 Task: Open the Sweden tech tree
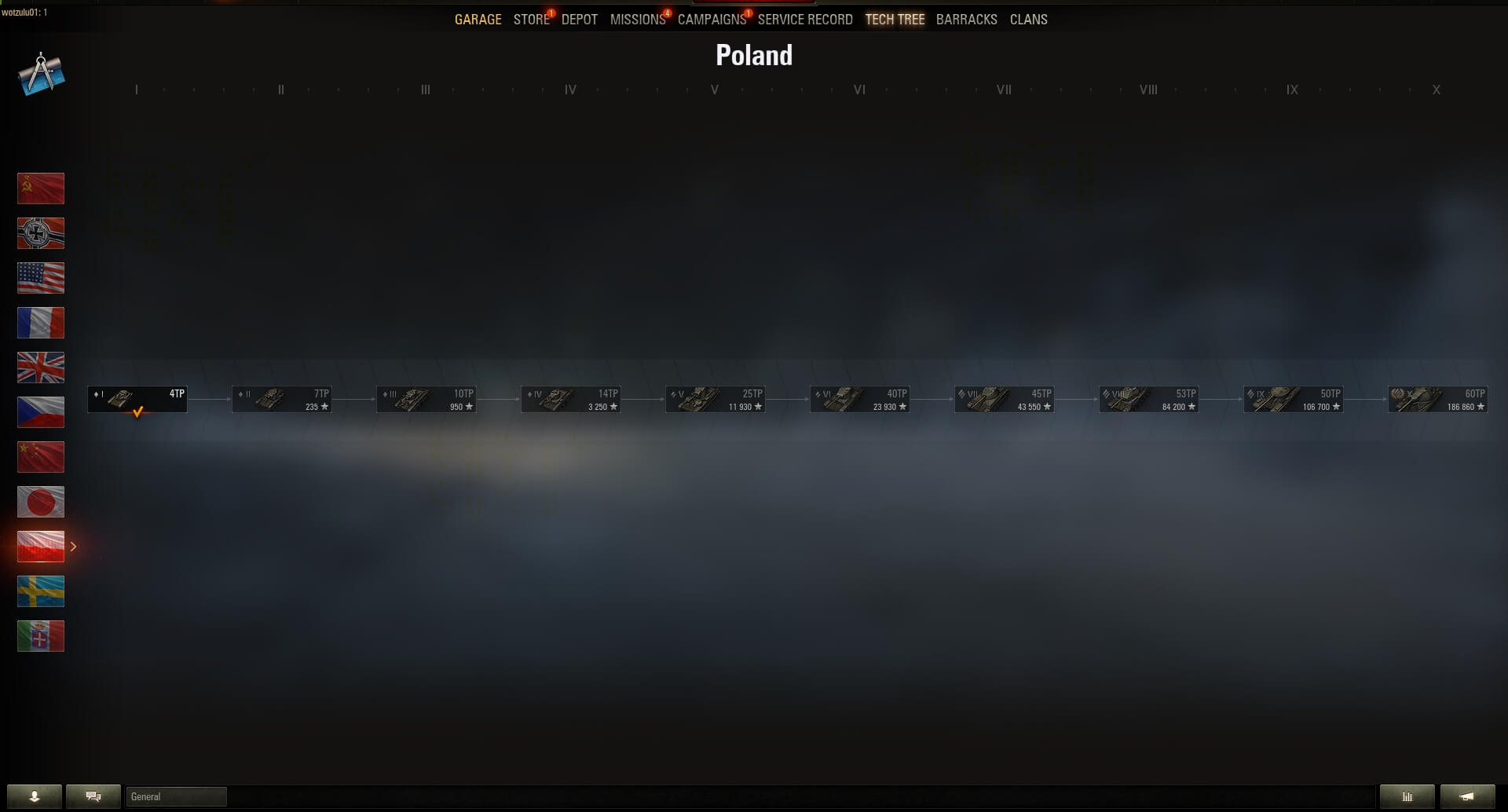(41, 591)
